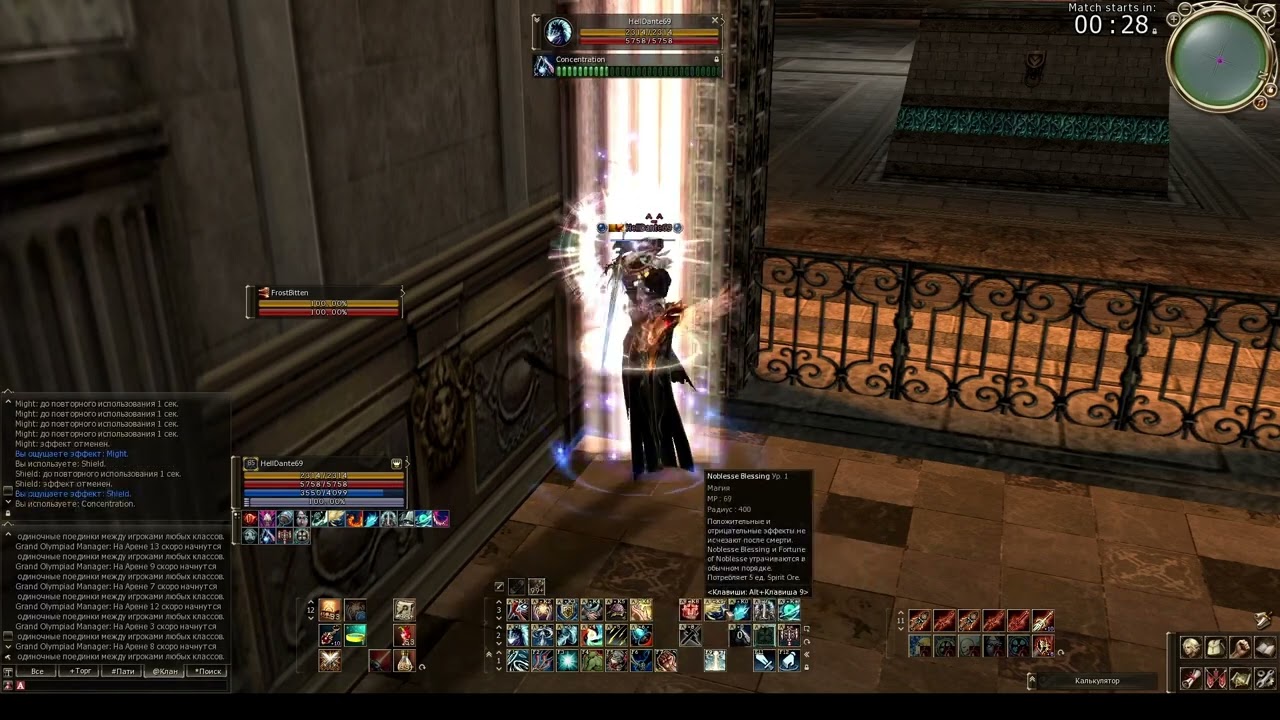Use the yellow glowing ring item
The height and width of the screenshot is (720, 1280).
point(355,635)
